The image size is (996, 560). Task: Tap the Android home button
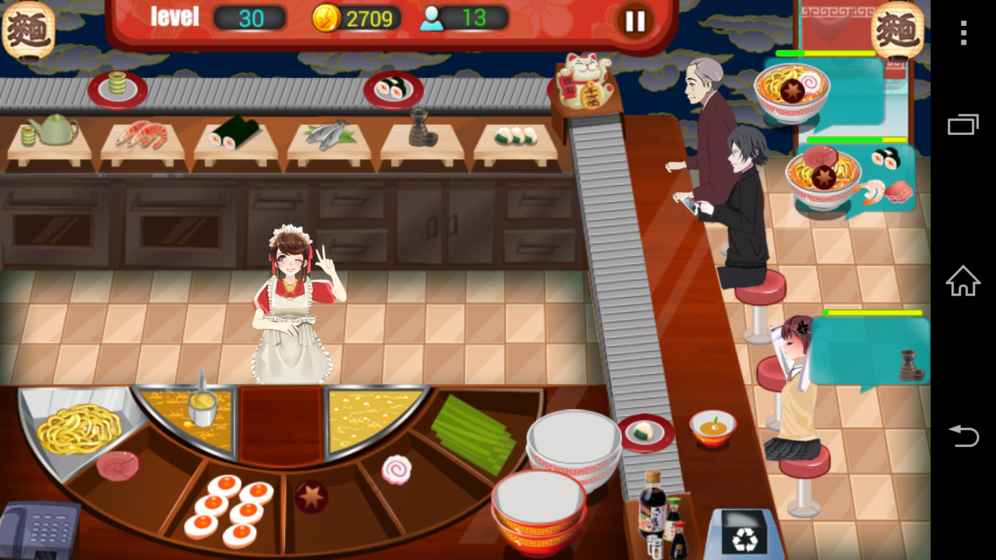pyautogui.click(x=963, y=281)
